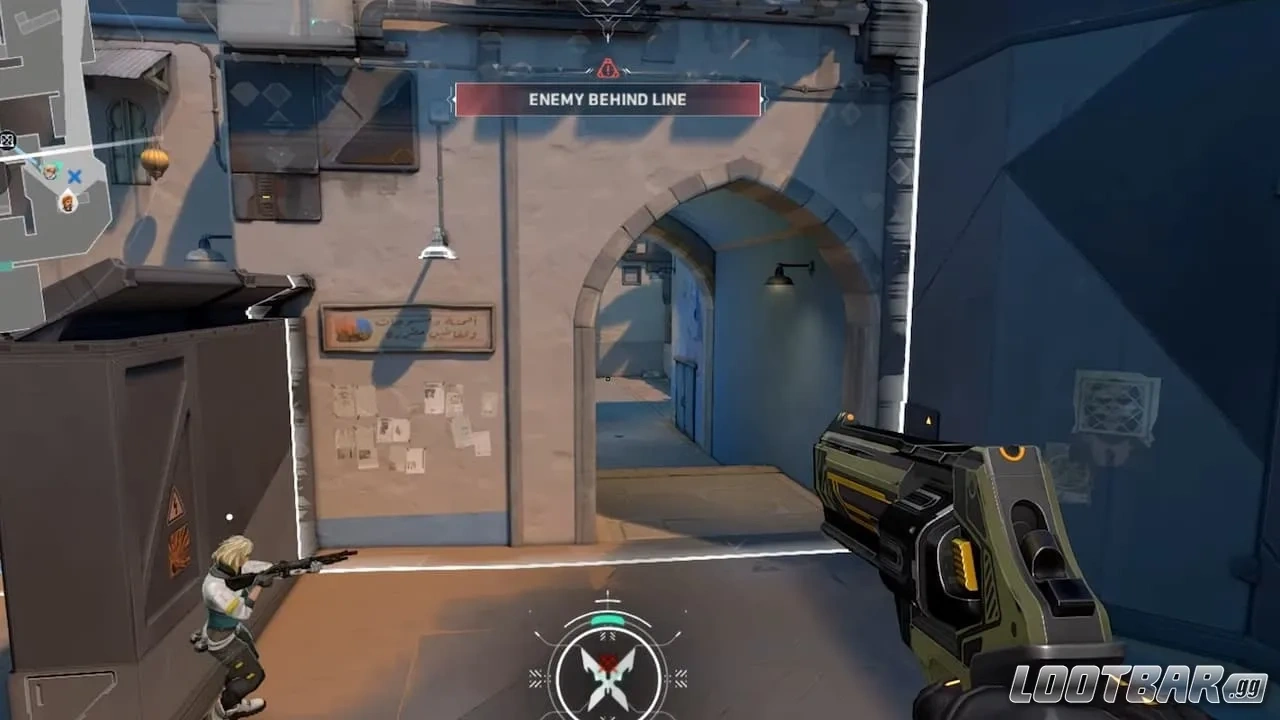Click the blue X marker on the minimap
1280x720 pixels.
point(74,176)
